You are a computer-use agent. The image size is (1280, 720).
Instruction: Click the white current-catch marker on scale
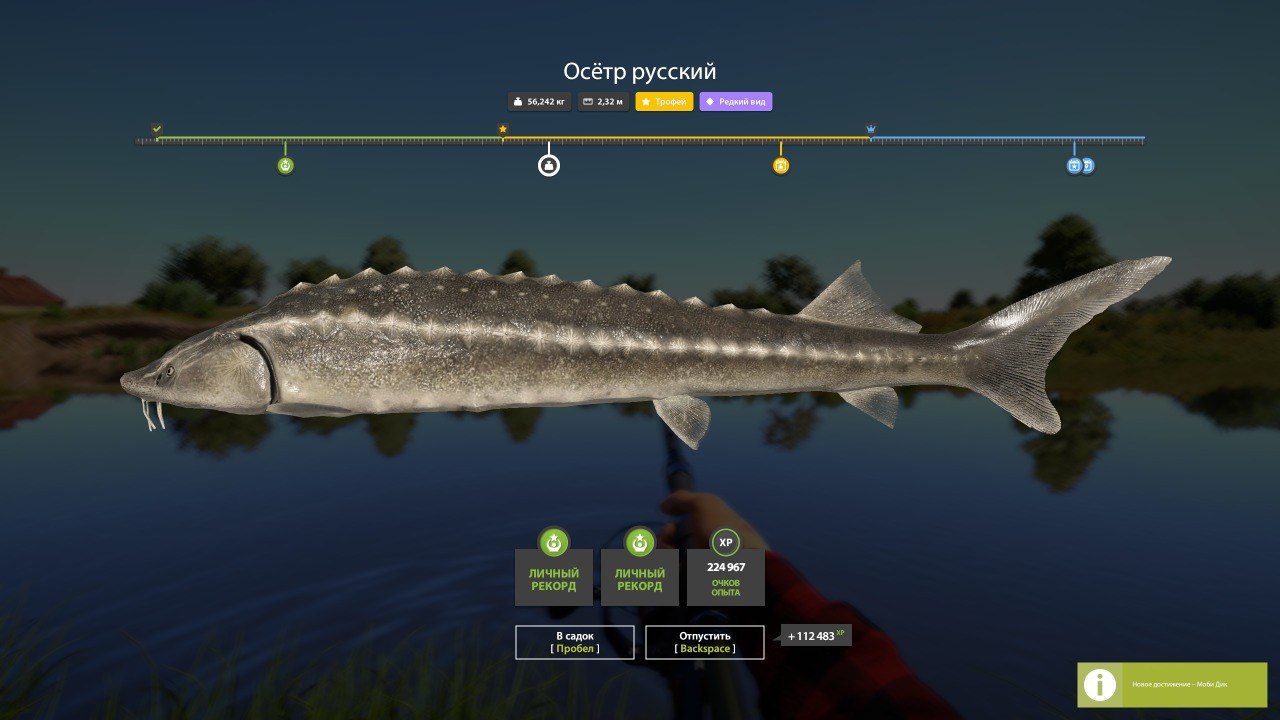point(548,165)
